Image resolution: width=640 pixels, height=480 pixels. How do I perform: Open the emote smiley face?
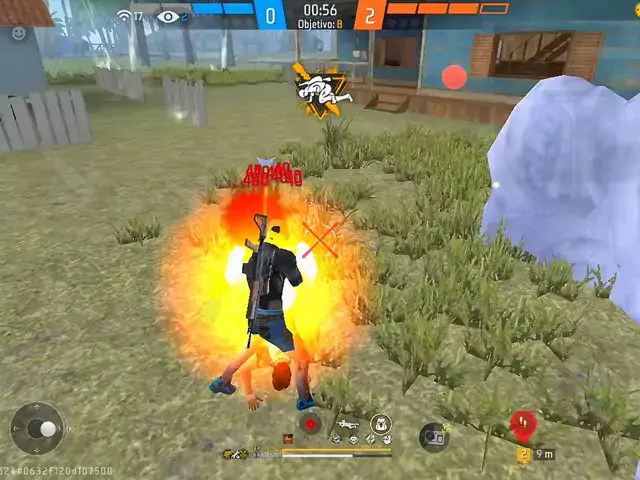(19, 33)
